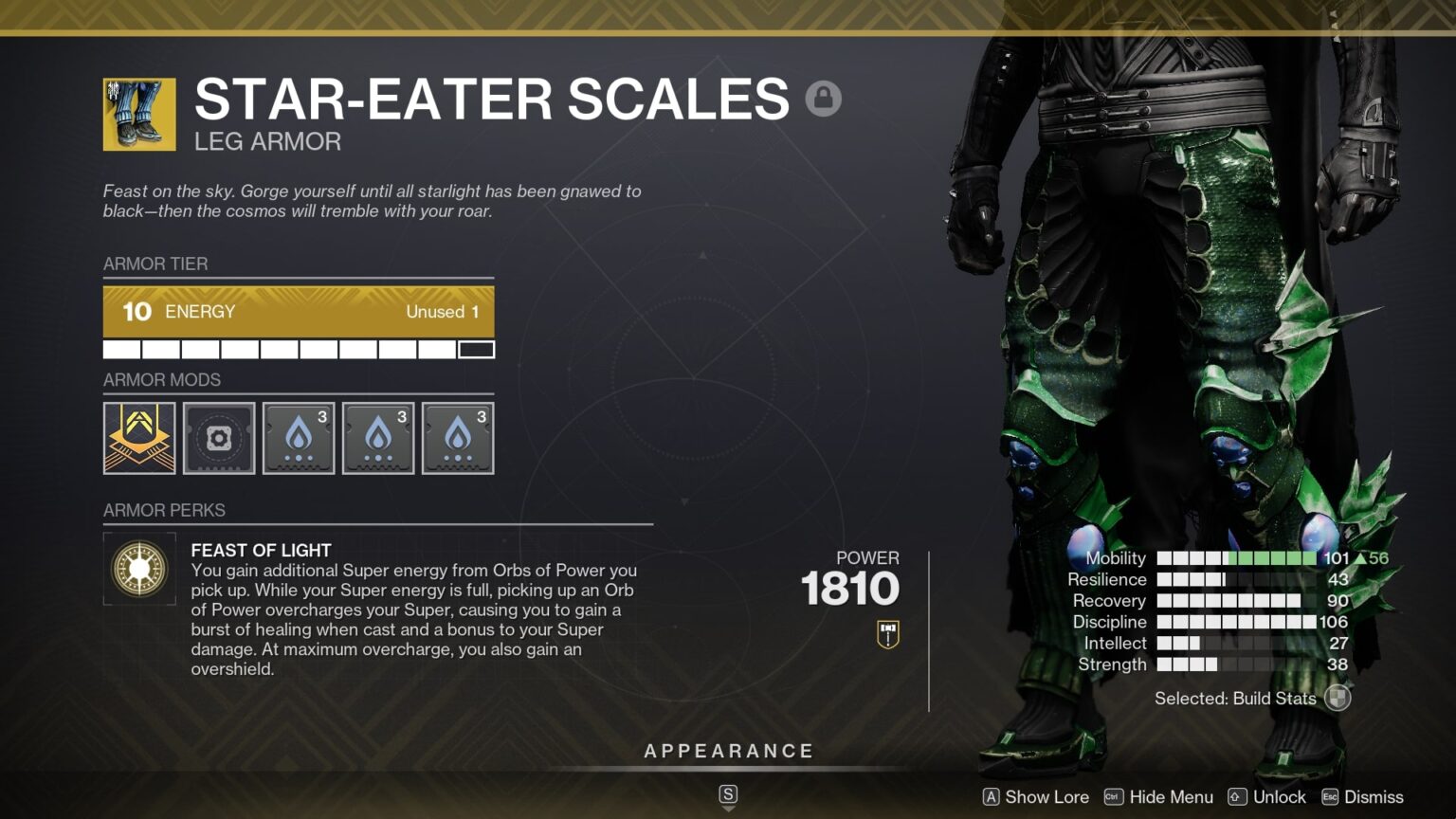Select the first blue droplet siphon mod
The height and width of the screenshot is (819, 1456).
click(299, 438)
